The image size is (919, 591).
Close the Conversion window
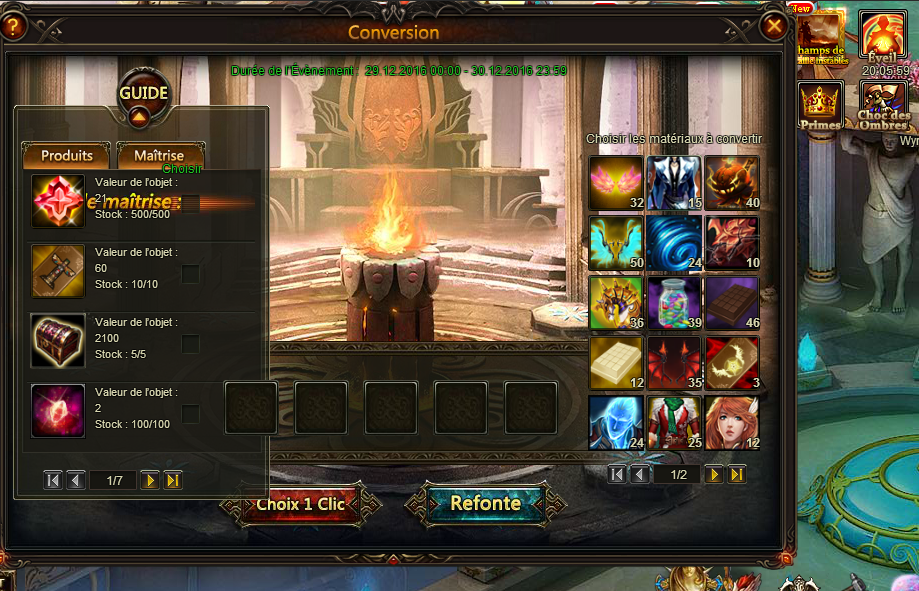773,27
